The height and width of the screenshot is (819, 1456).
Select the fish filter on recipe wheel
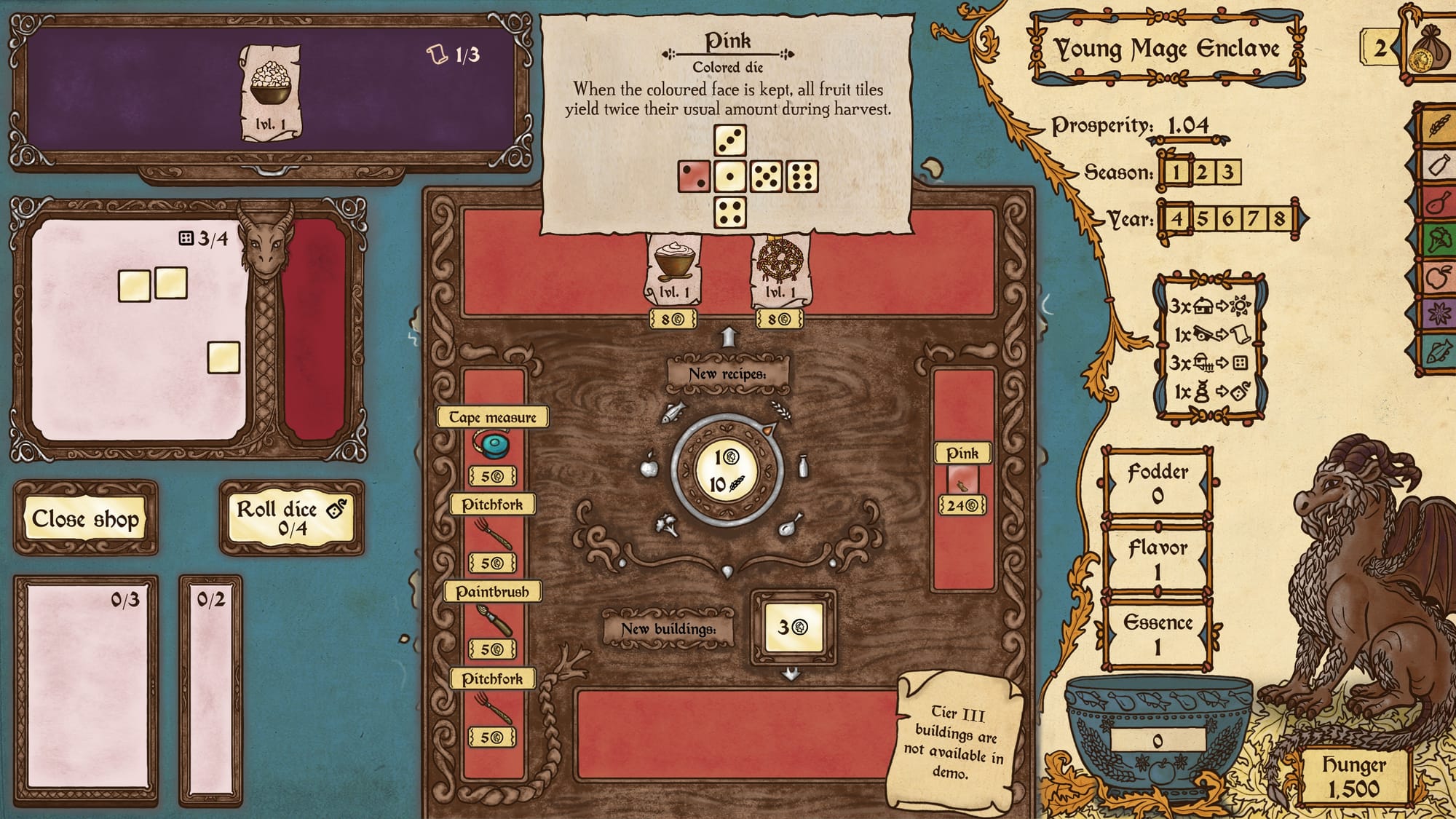pos(673,413)
